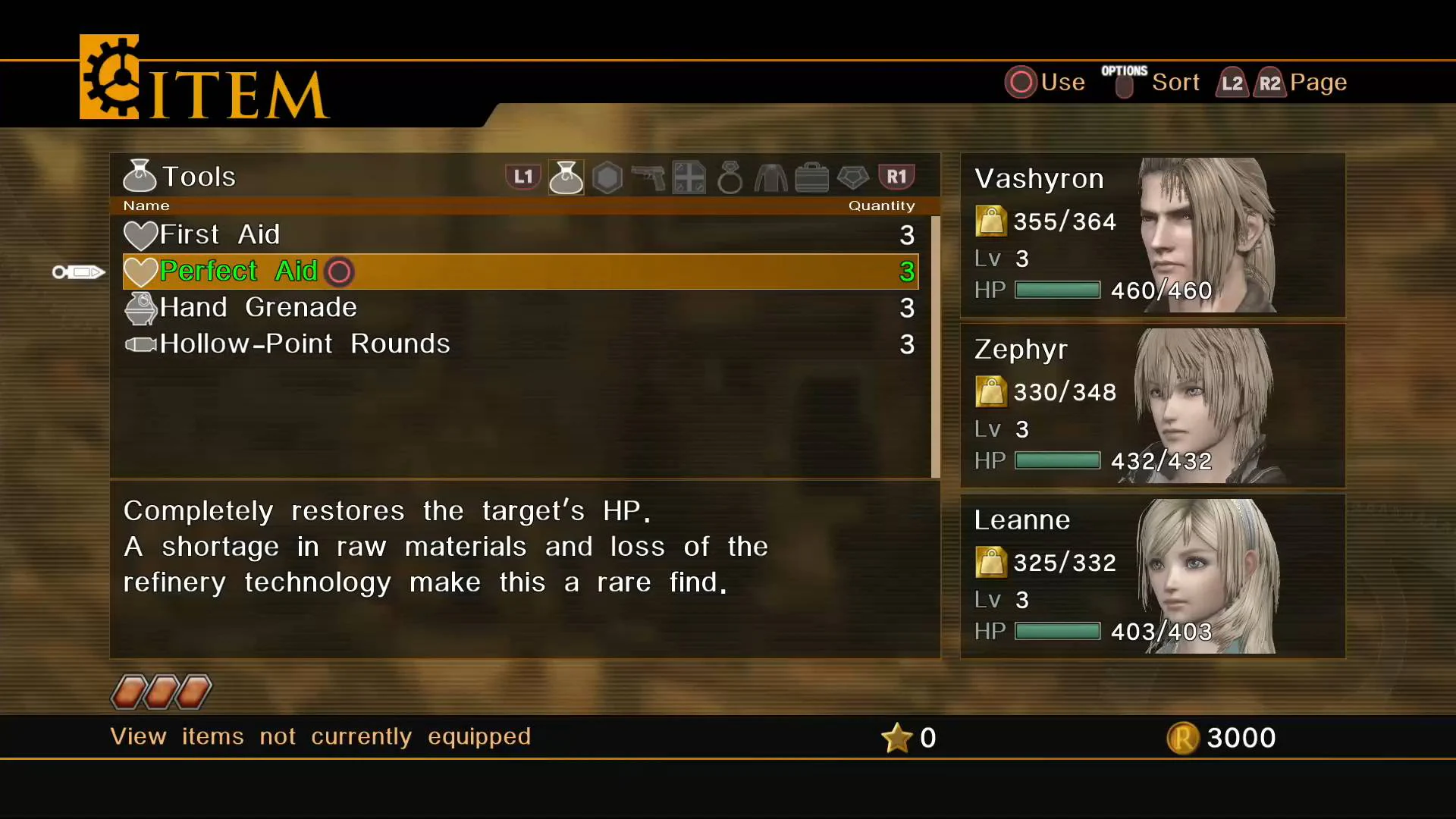Open the Tools pouch category icon

pos(566,176)
